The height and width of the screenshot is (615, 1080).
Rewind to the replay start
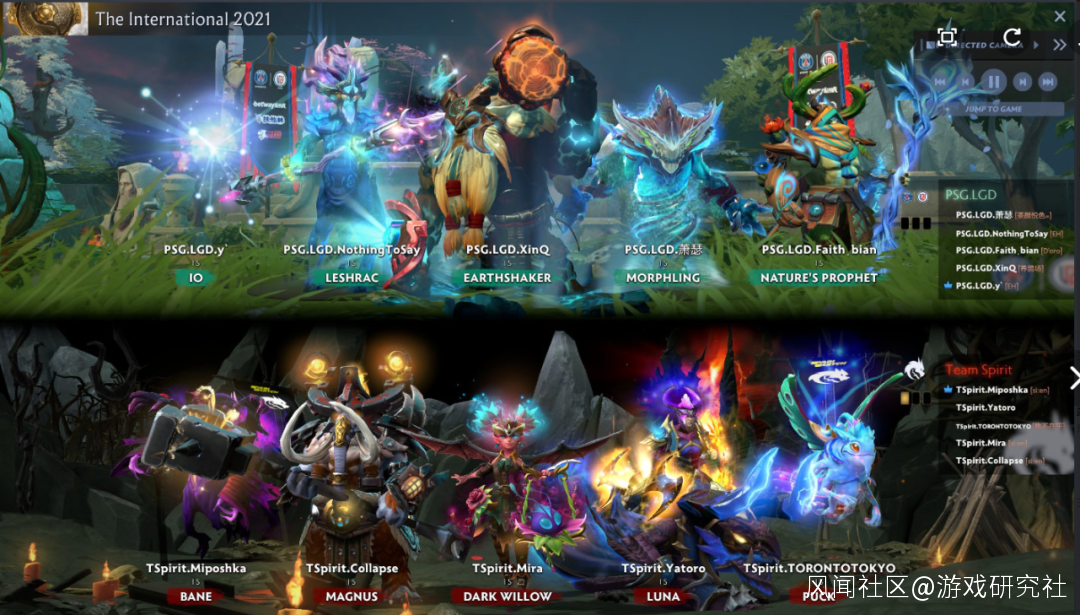point(940,82)
